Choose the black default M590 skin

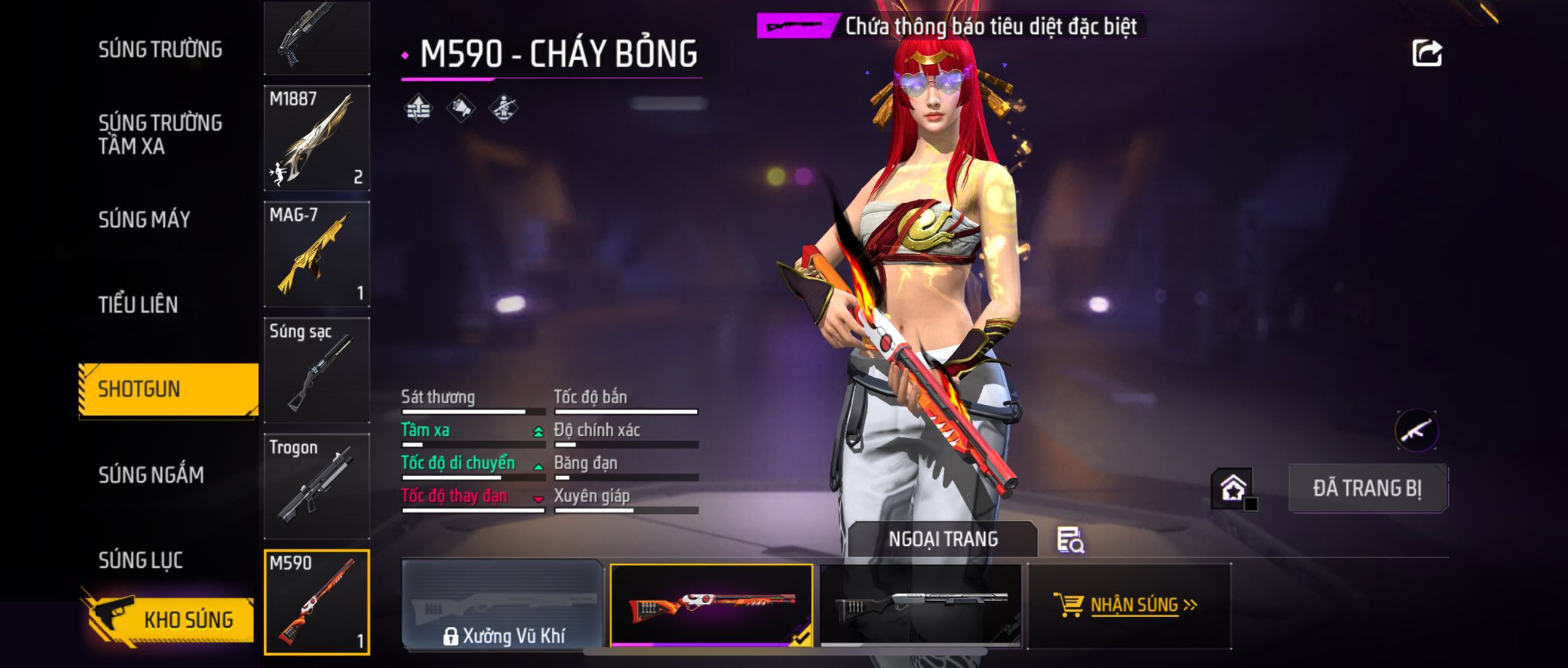click(920, 605)
